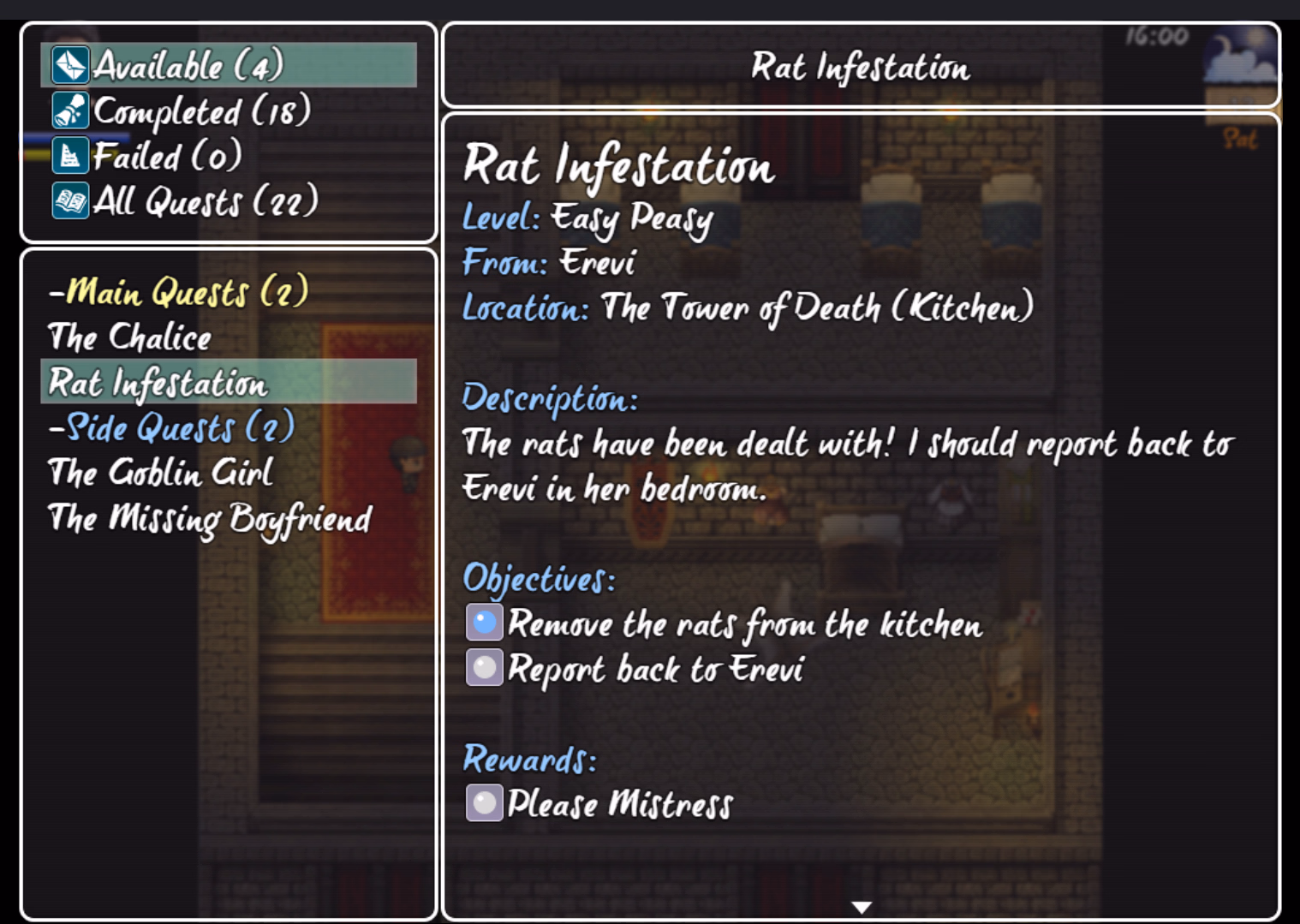Screen dimensions: 1300x924
Task: Select The Missing Boyfriend quest
Action: click(210, 519)
